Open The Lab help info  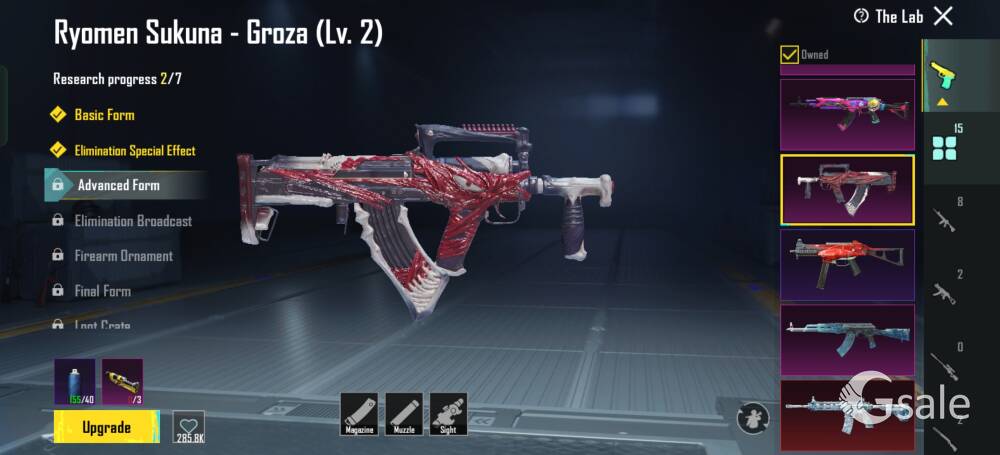tap(861, 16)
